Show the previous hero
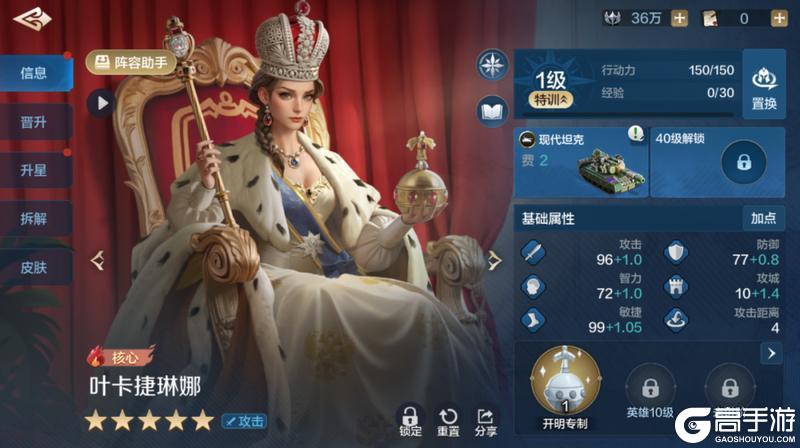Image resolution: width=800 pixels, height=448 pixels. click(98, 261)
